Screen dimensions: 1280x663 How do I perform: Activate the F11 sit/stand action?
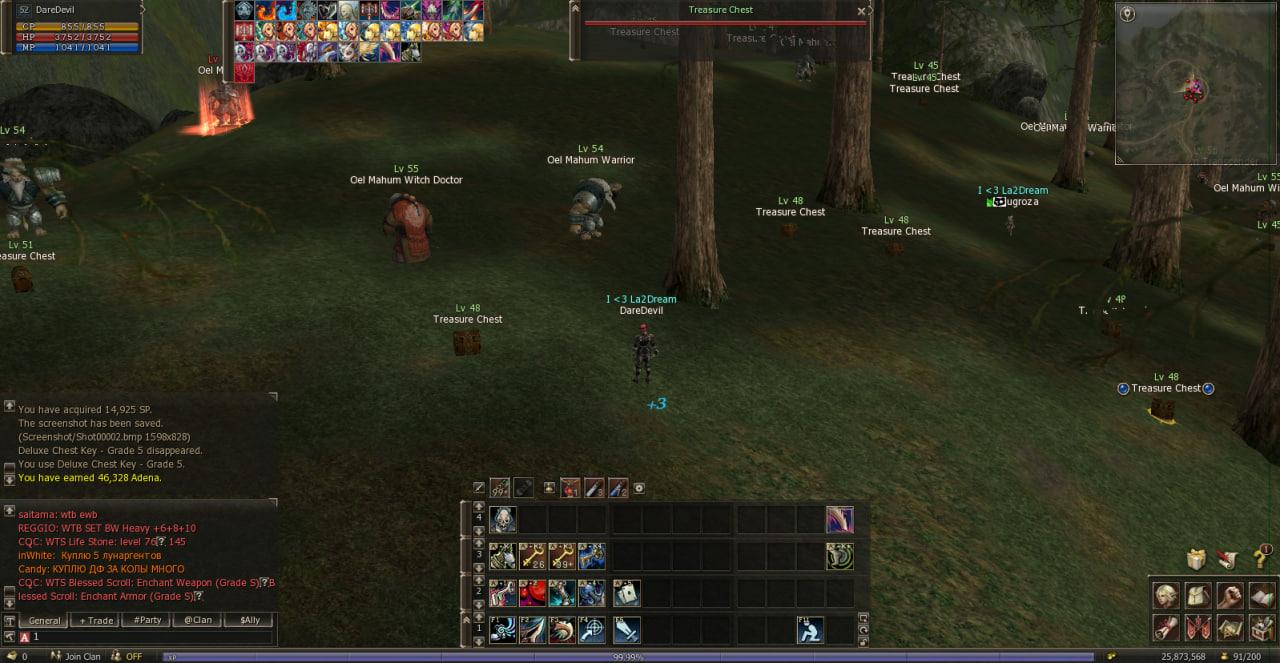pyautogui.click(x=810, y=630)
